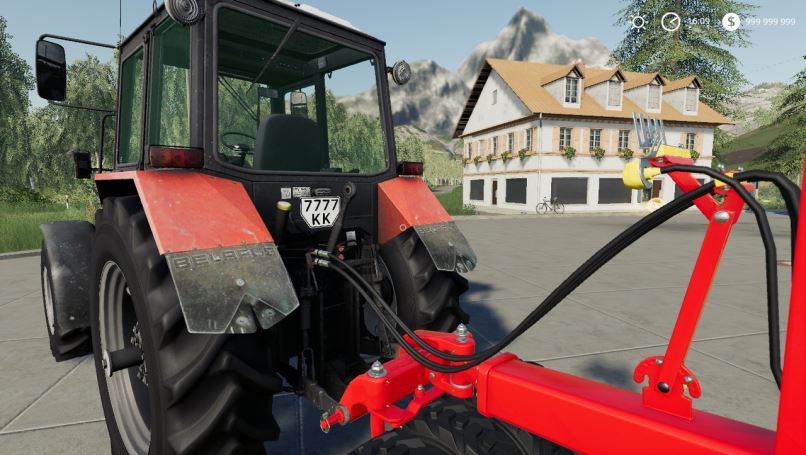Click the sun weather icon
Viewport: 806px width, 455px height.
click(x=639, y=22)
